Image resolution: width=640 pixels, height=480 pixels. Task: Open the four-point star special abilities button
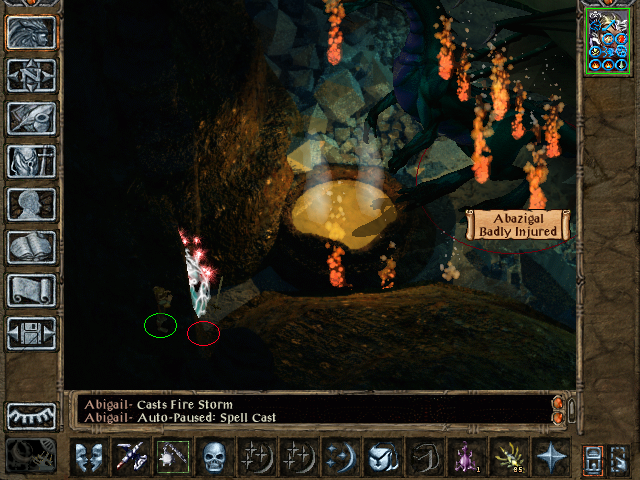[x=549, y=456]
